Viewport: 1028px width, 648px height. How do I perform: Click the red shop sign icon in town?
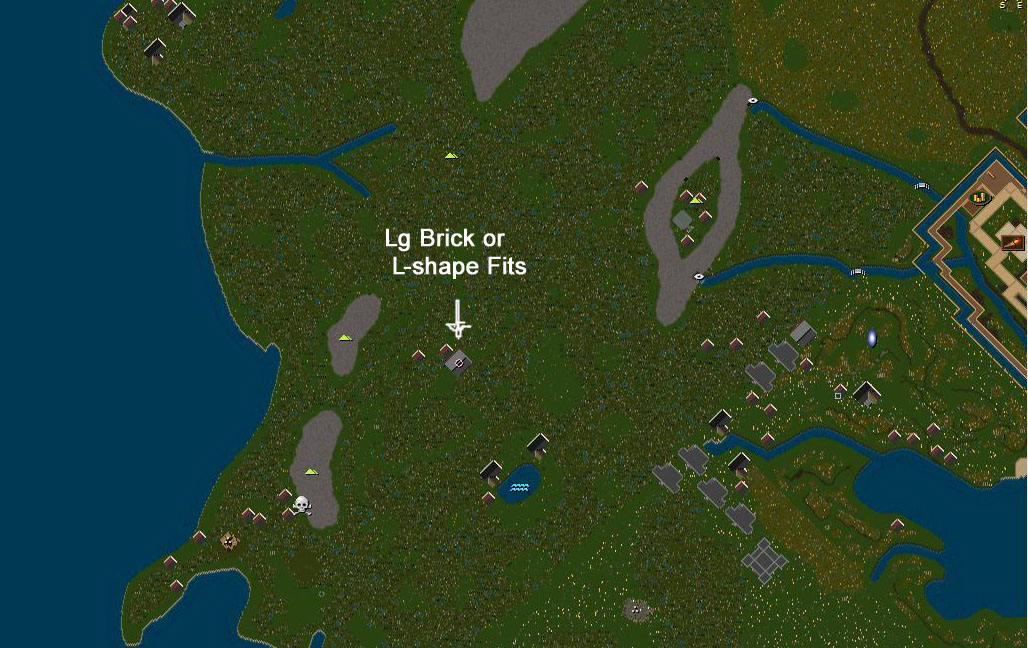1012,242
